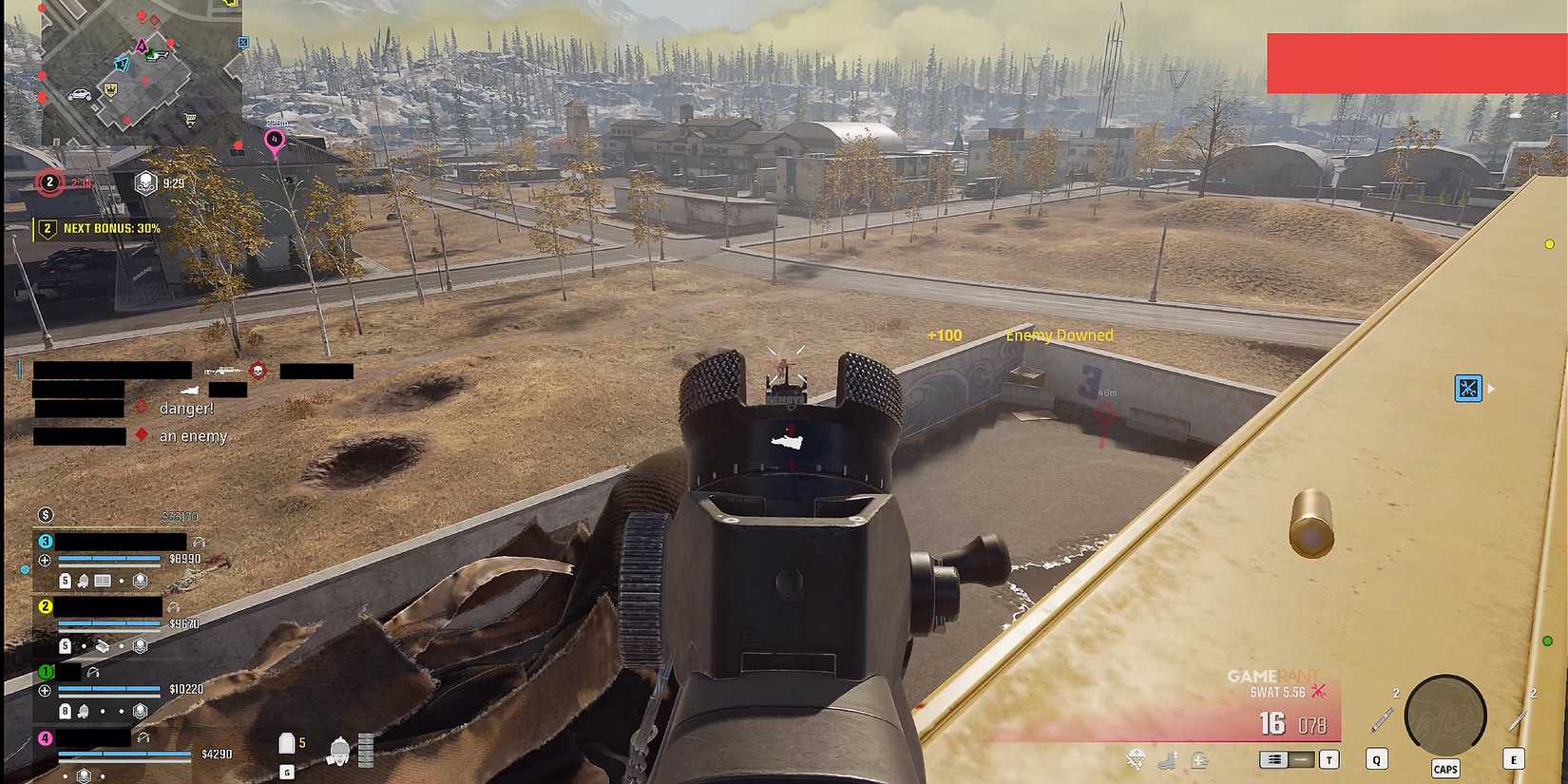This screenshot has height=784, width=1568.
Task: Click the skull timer icon below the minimap
Action: [147, 182]
